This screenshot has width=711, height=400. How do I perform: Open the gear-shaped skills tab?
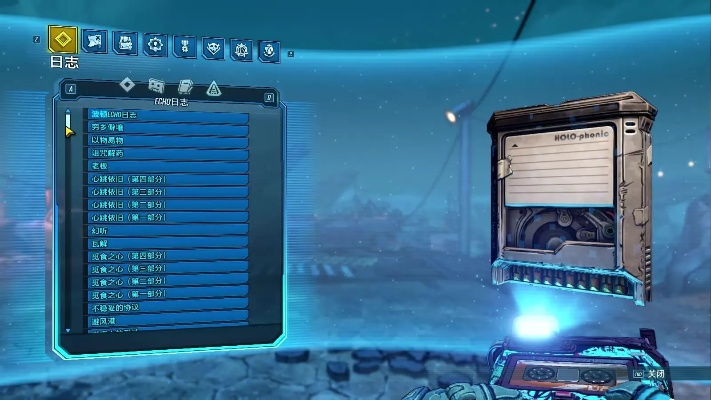[x=154, y=44]
